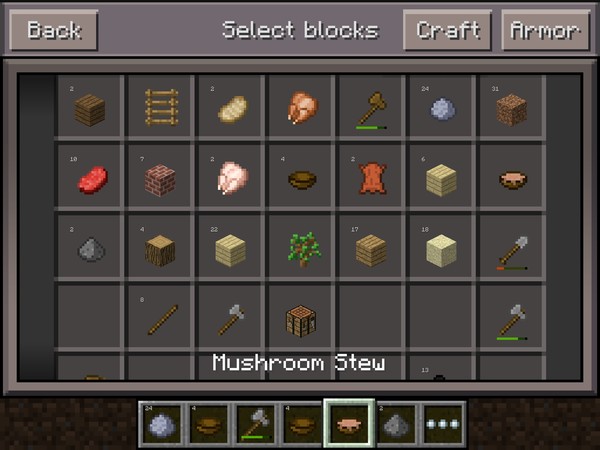
Task: Choose the brick block stack
Action: (160, 178)
